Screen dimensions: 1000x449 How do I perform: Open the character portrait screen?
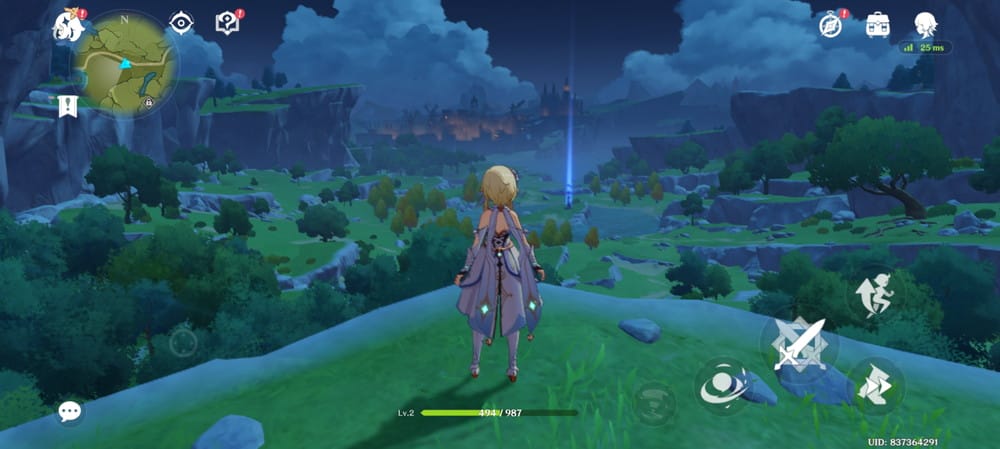pyautogui.click(x=925, y=24)
